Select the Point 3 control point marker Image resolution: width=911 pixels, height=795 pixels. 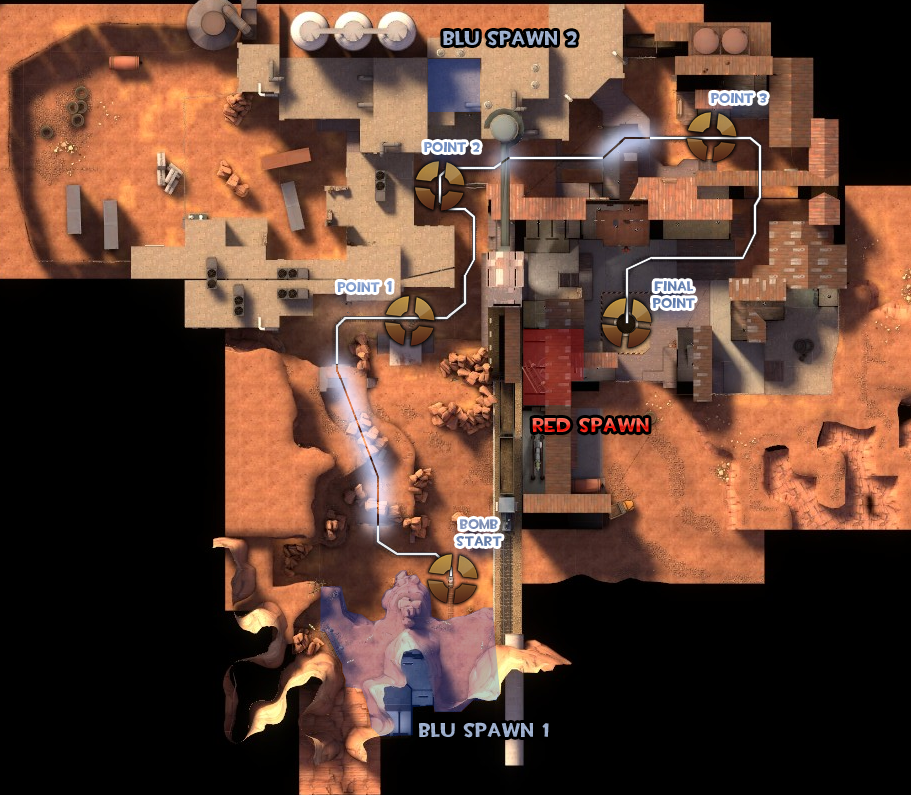pyautogui.click(x=713, y=137)
